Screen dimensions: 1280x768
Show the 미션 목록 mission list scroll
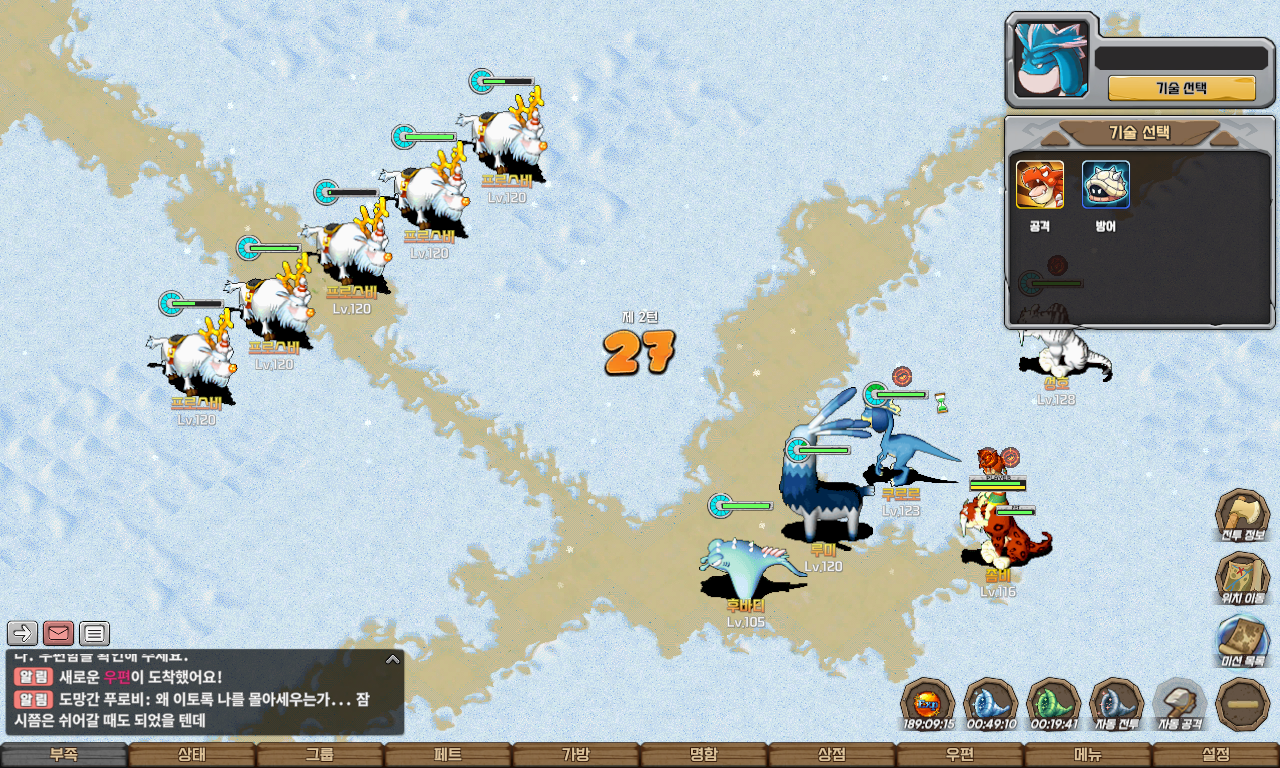pos(1242,640)
